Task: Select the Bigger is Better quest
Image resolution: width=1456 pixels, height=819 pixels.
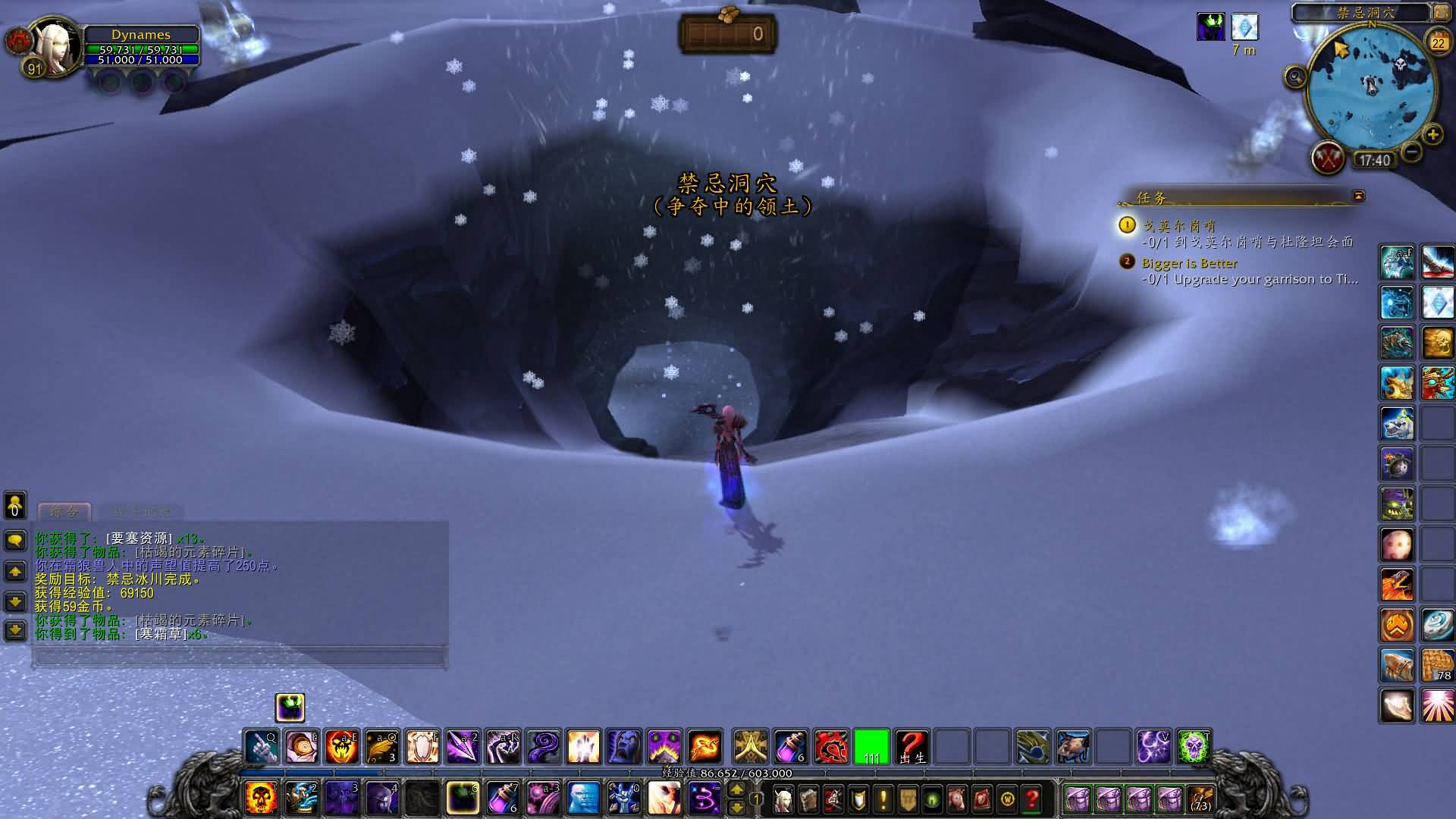Action: coord(1189,263)
